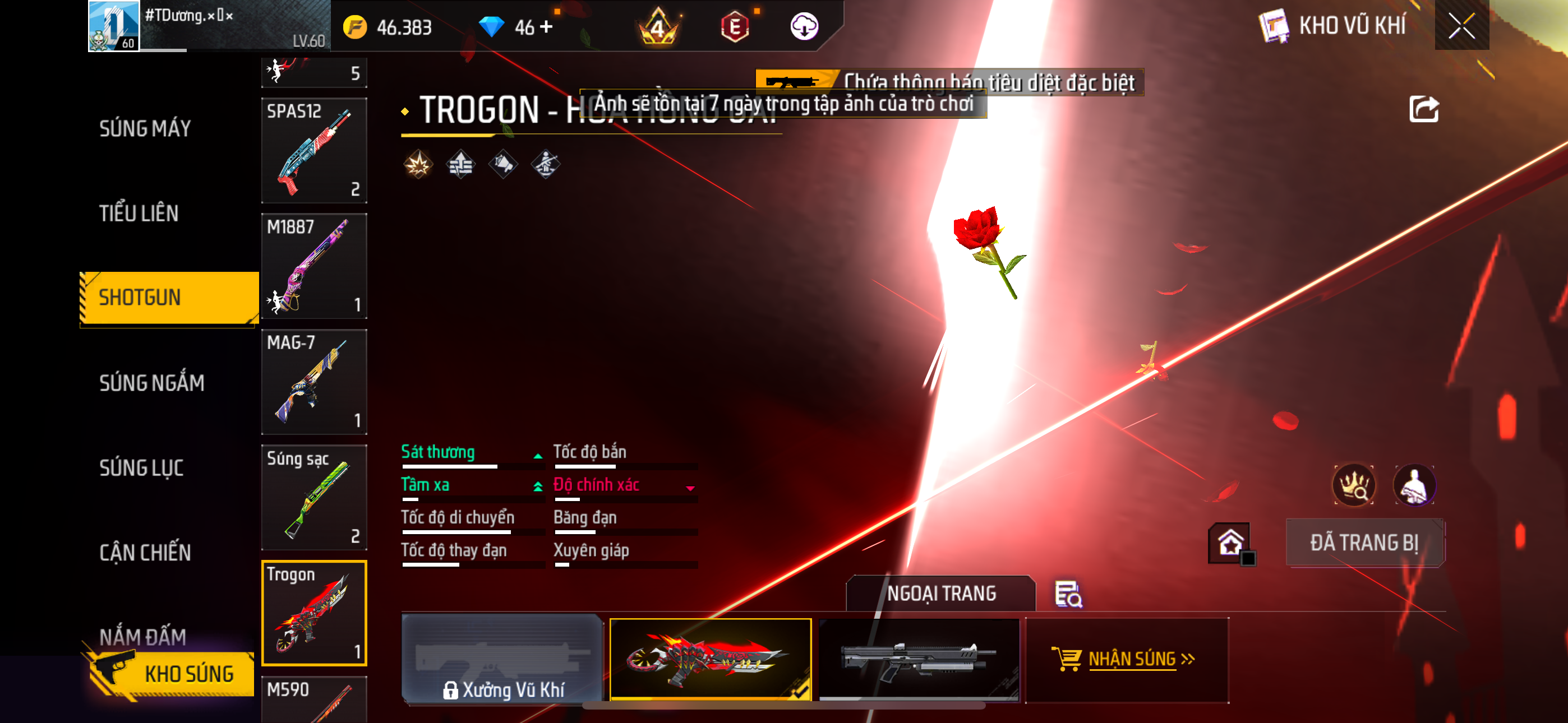The image size is (1568, 723).
Task: Click the share icon
Action: coord(1424,109)
